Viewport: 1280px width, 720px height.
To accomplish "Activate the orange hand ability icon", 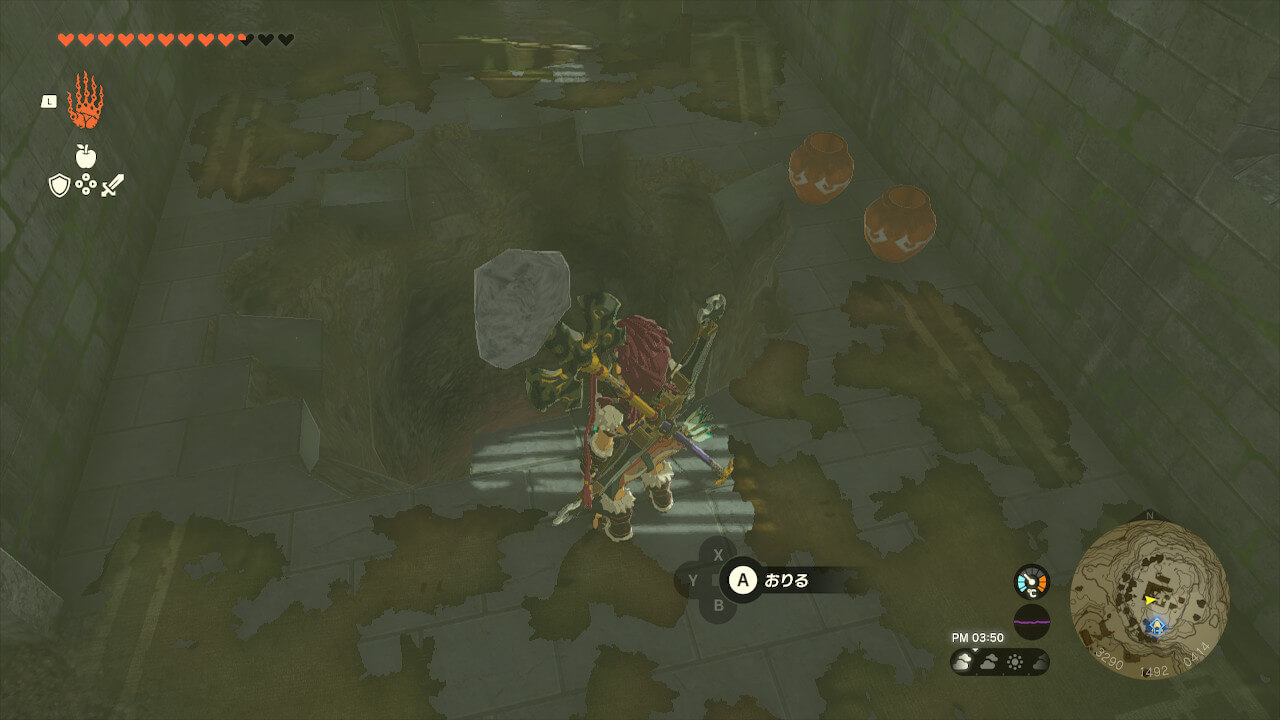I will point(85,101).
